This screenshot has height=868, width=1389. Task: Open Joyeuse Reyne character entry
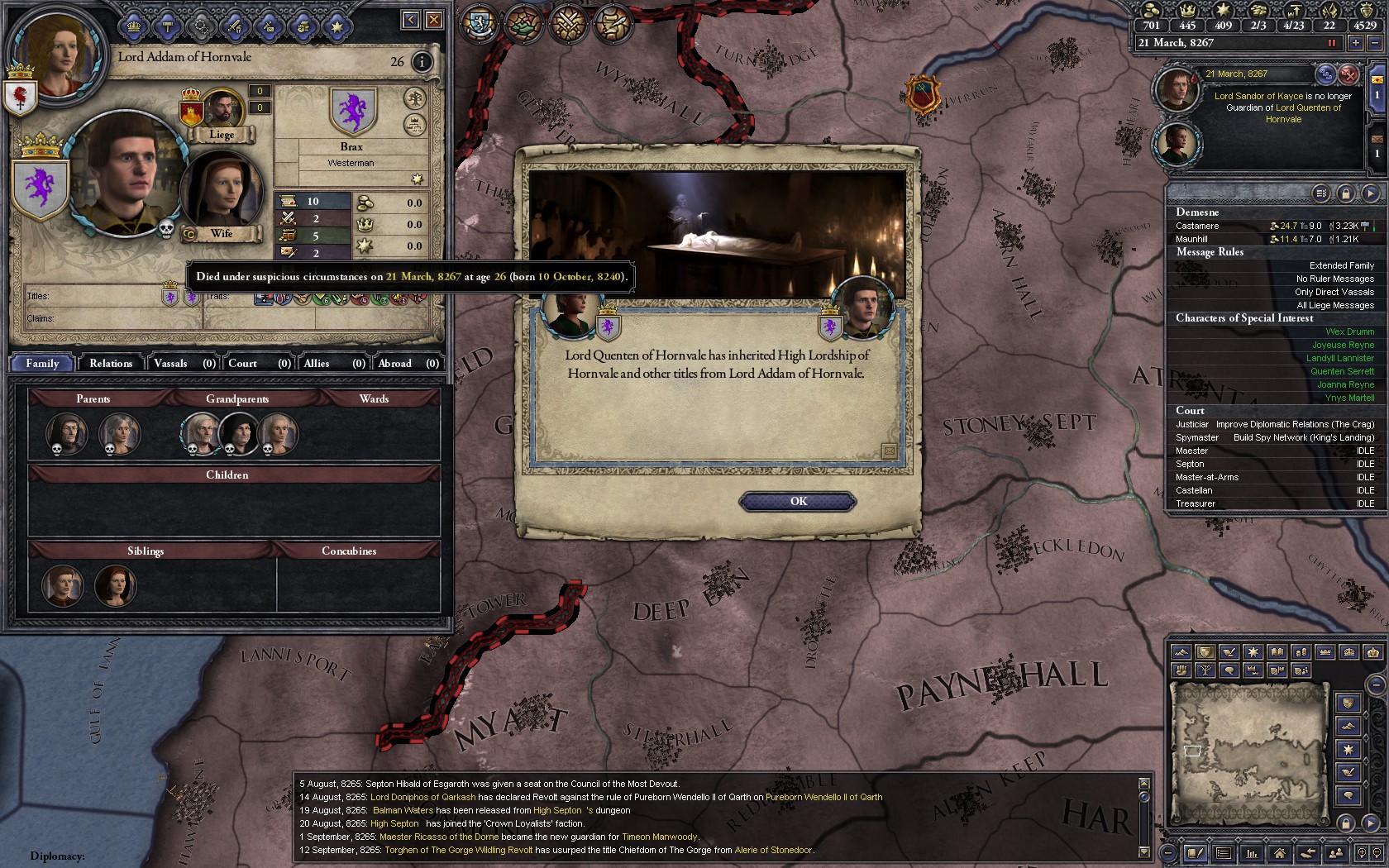tap(1343, 345)
